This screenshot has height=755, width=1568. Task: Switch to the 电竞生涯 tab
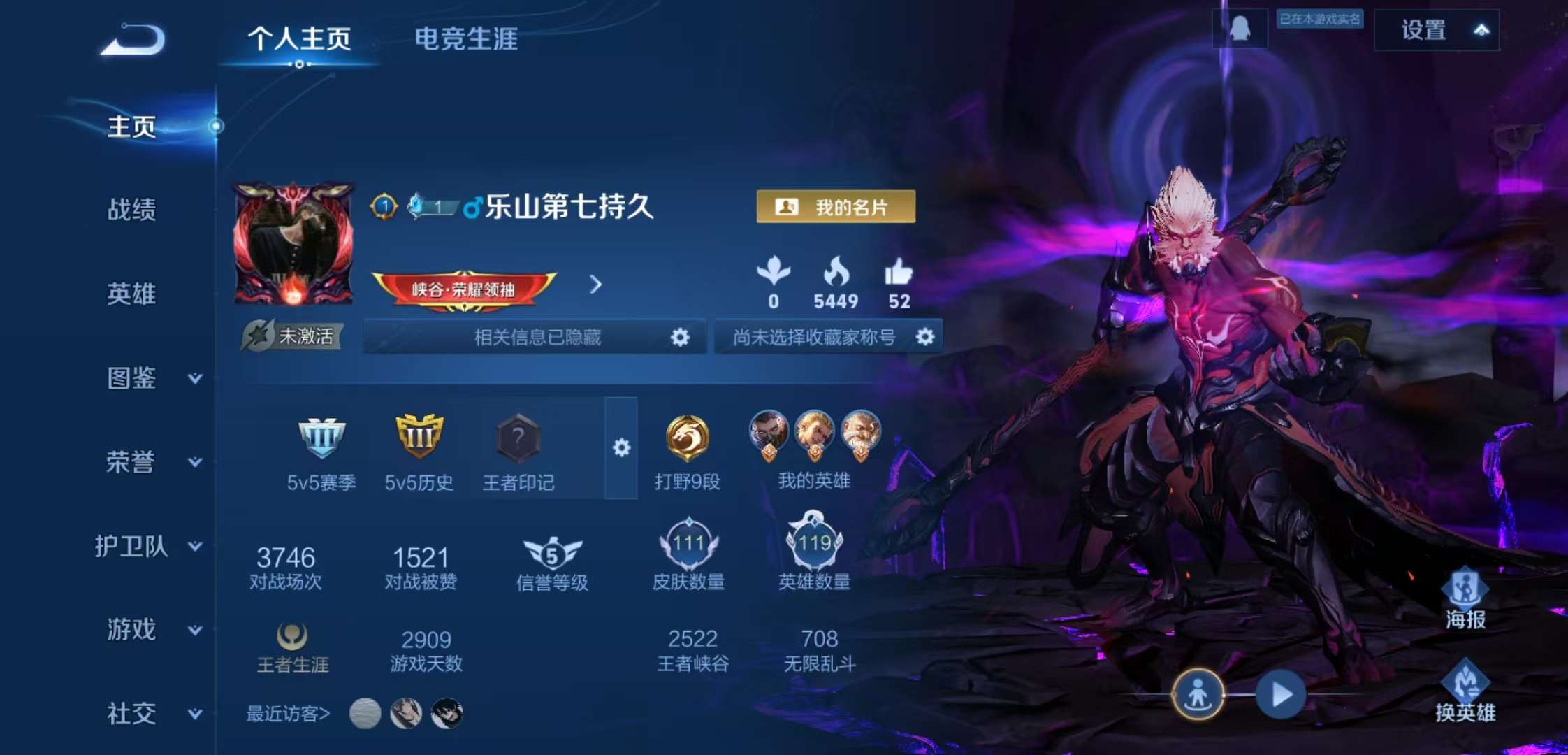coord(466,40)
